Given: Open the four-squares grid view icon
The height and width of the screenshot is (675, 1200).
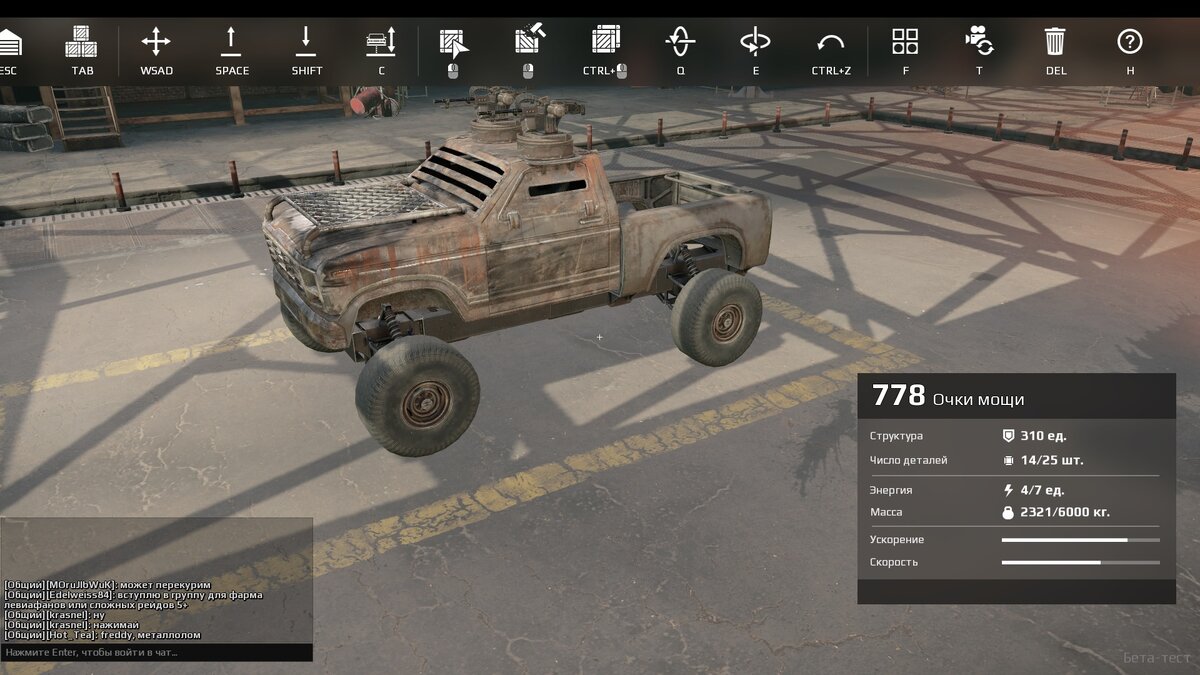Looking at the screenshot, I should coord(905,42).
